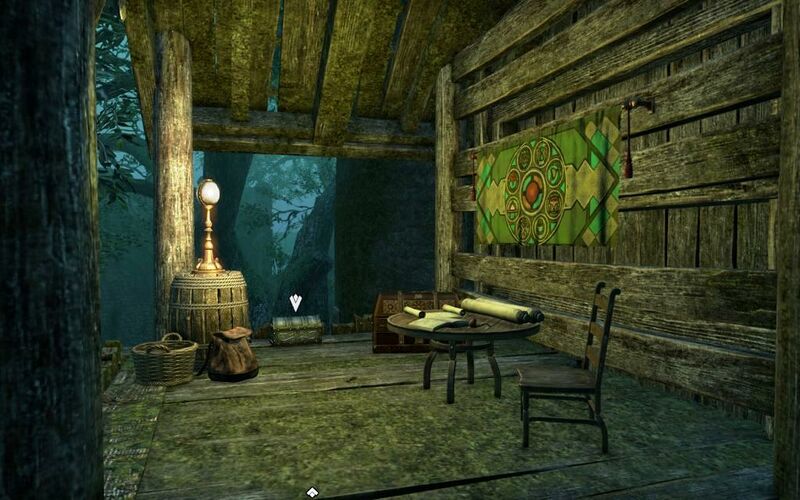The height and width of the screenshot is (500, 800).
Task: Select the white diamond icon at the bottom edge
Action: coord(312,492)
